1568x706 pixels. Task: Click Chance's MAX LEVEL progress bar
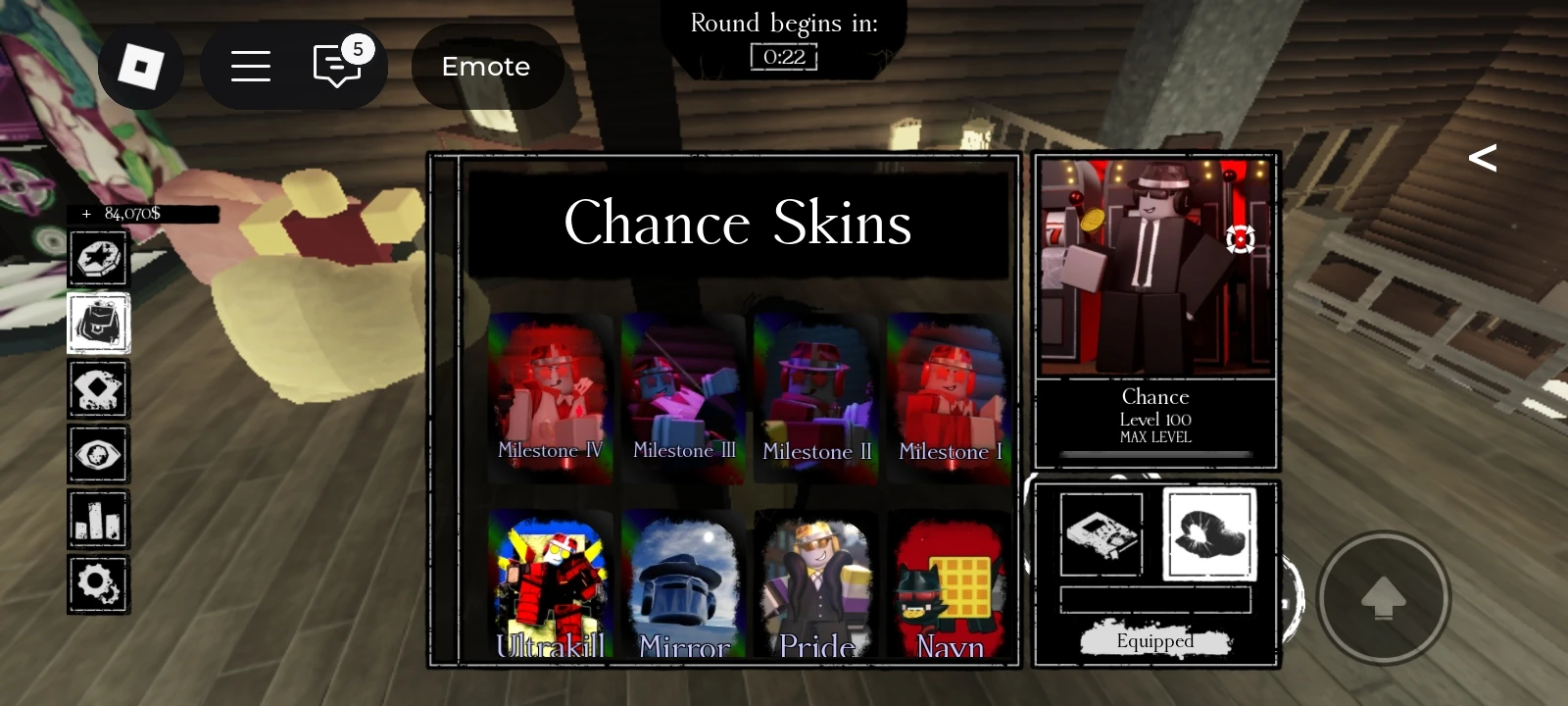1155,453
